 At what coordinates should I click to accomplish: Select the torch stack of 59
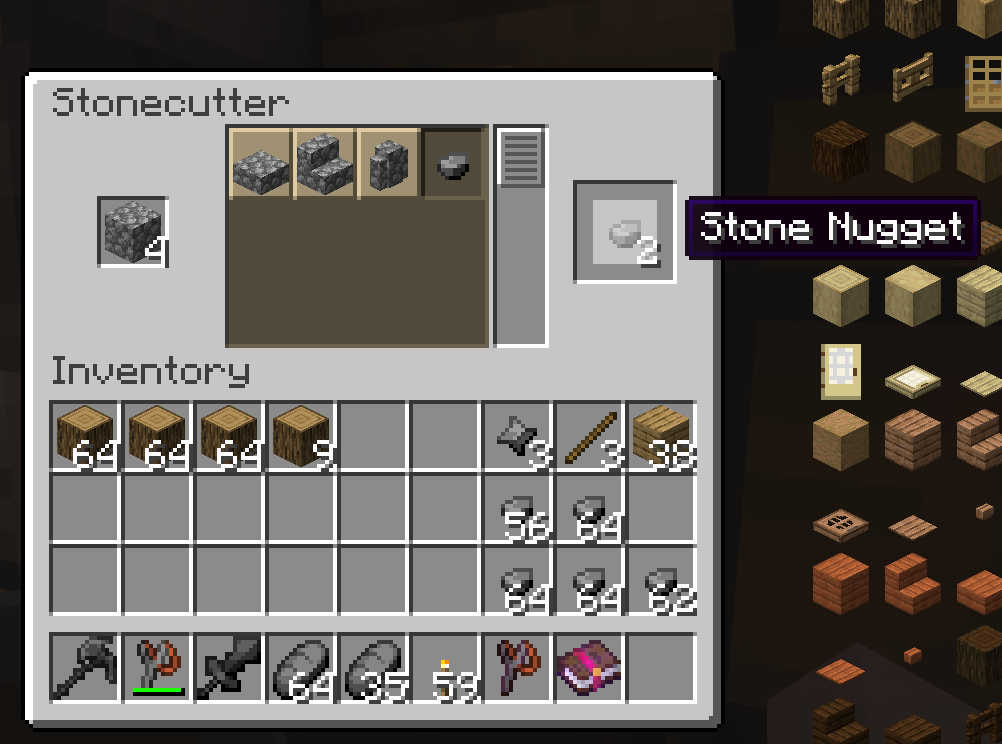[x=445, y=667]
